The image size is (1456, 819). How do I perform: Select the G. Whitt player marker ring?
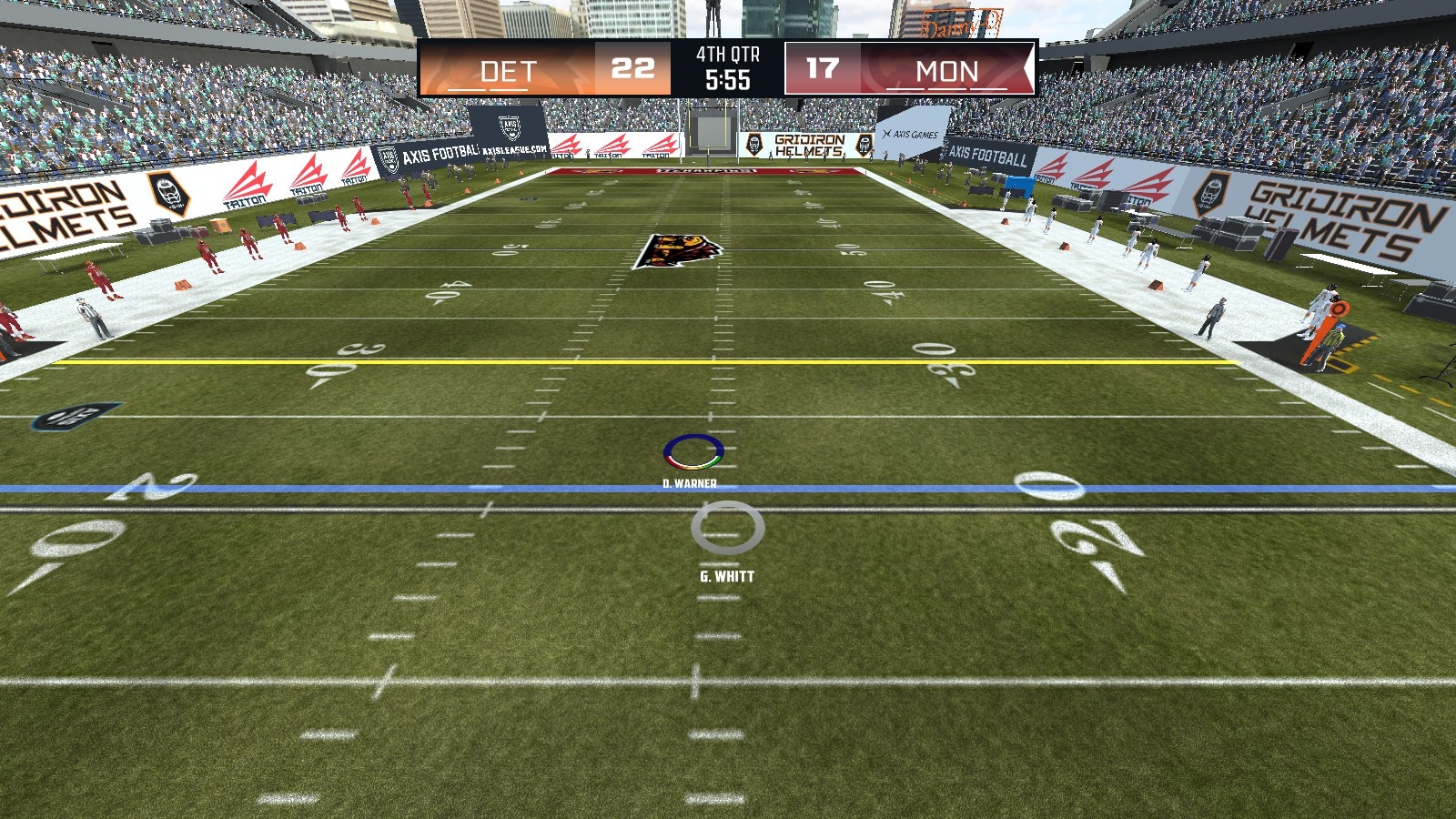[x=727, y=528]
